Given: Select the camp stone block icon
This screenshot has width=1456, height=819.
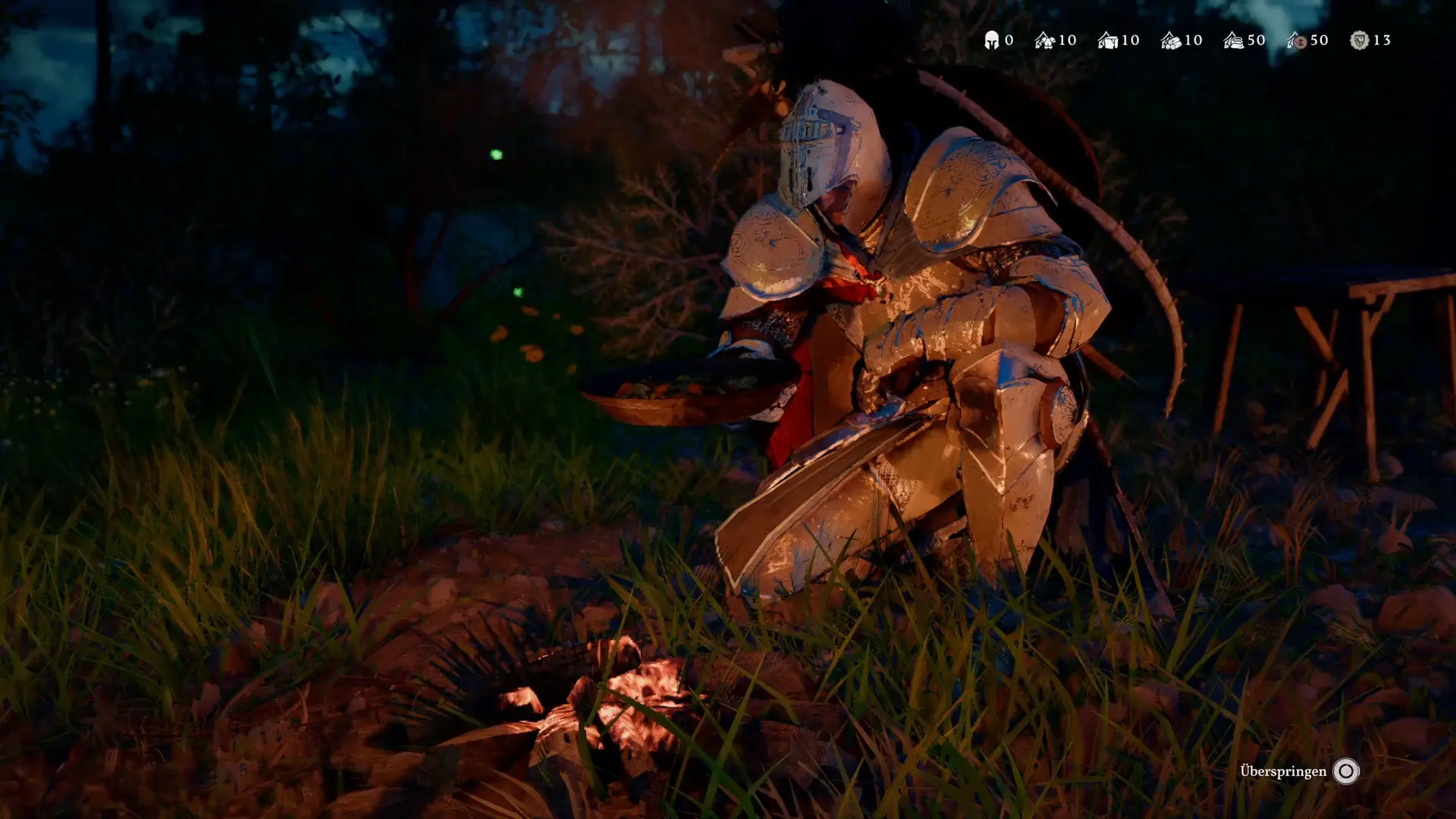Looking at the screenshot, I should point(1107,40).
